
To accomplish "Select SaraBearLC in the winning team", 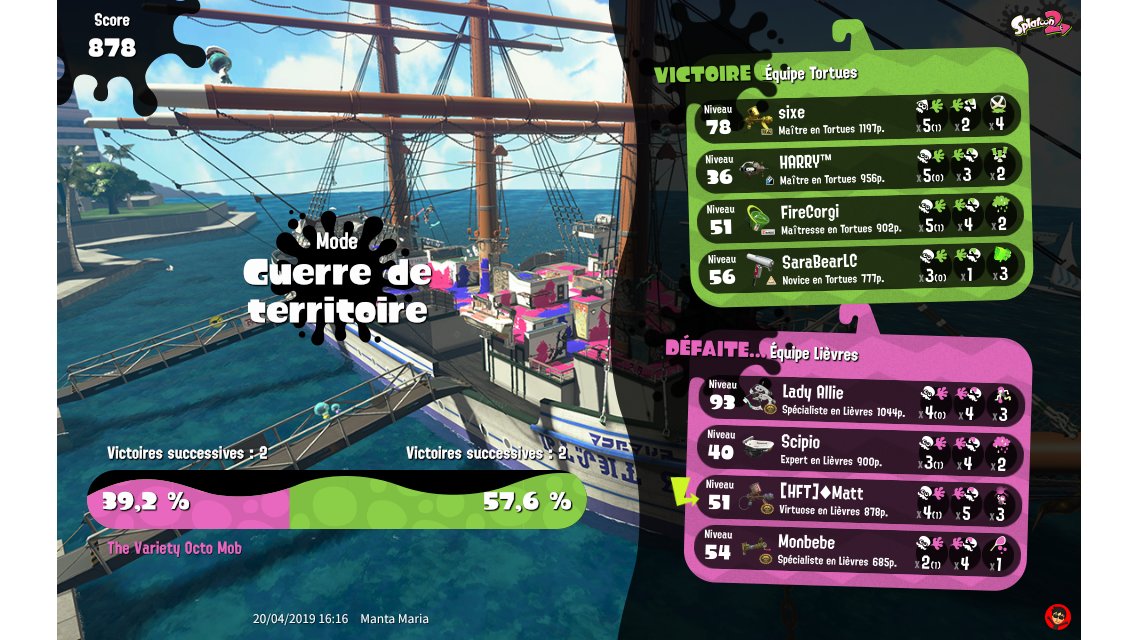I will click(858, 268).
